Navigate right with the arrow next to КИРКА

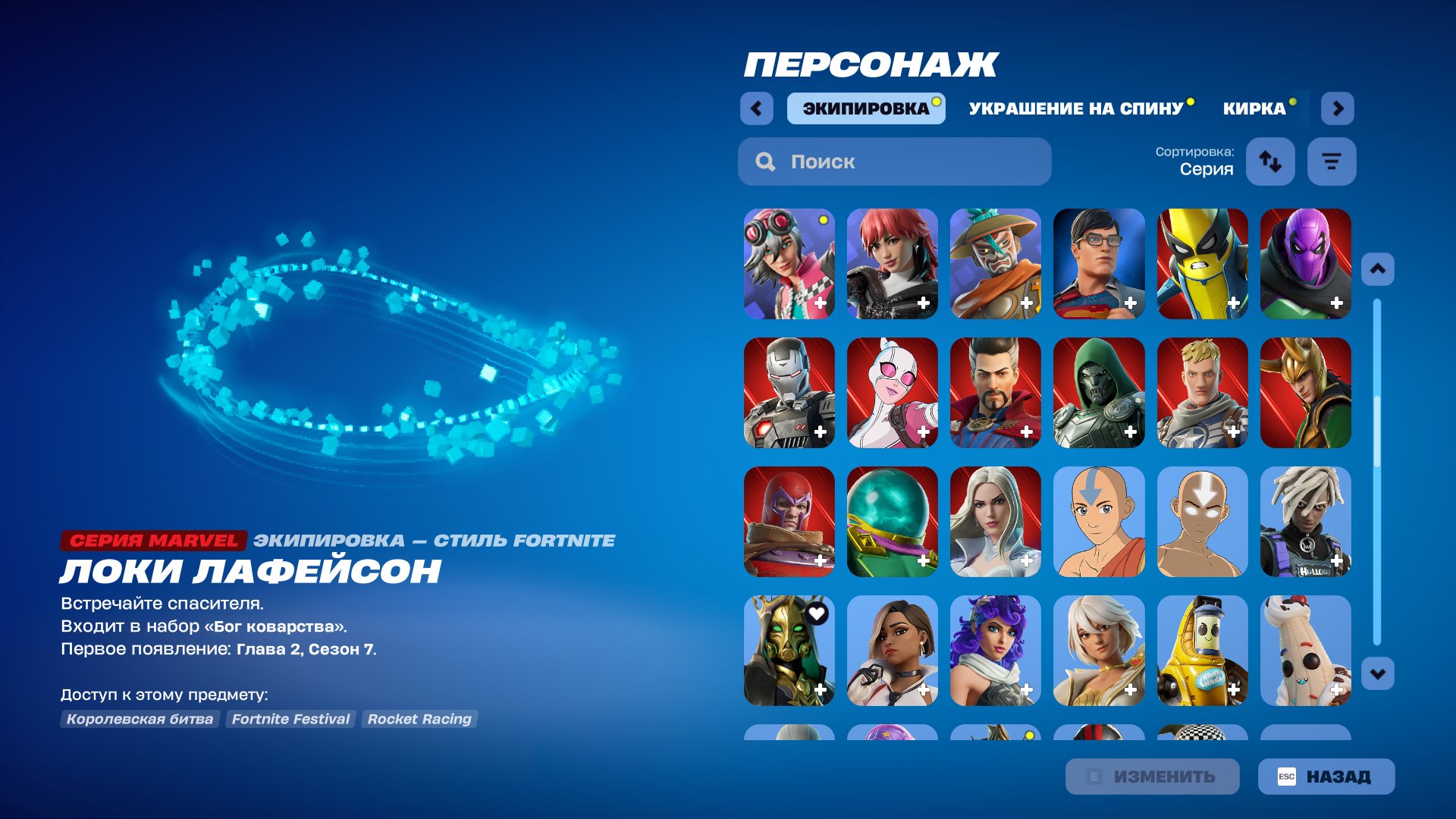coord(1338,108)
